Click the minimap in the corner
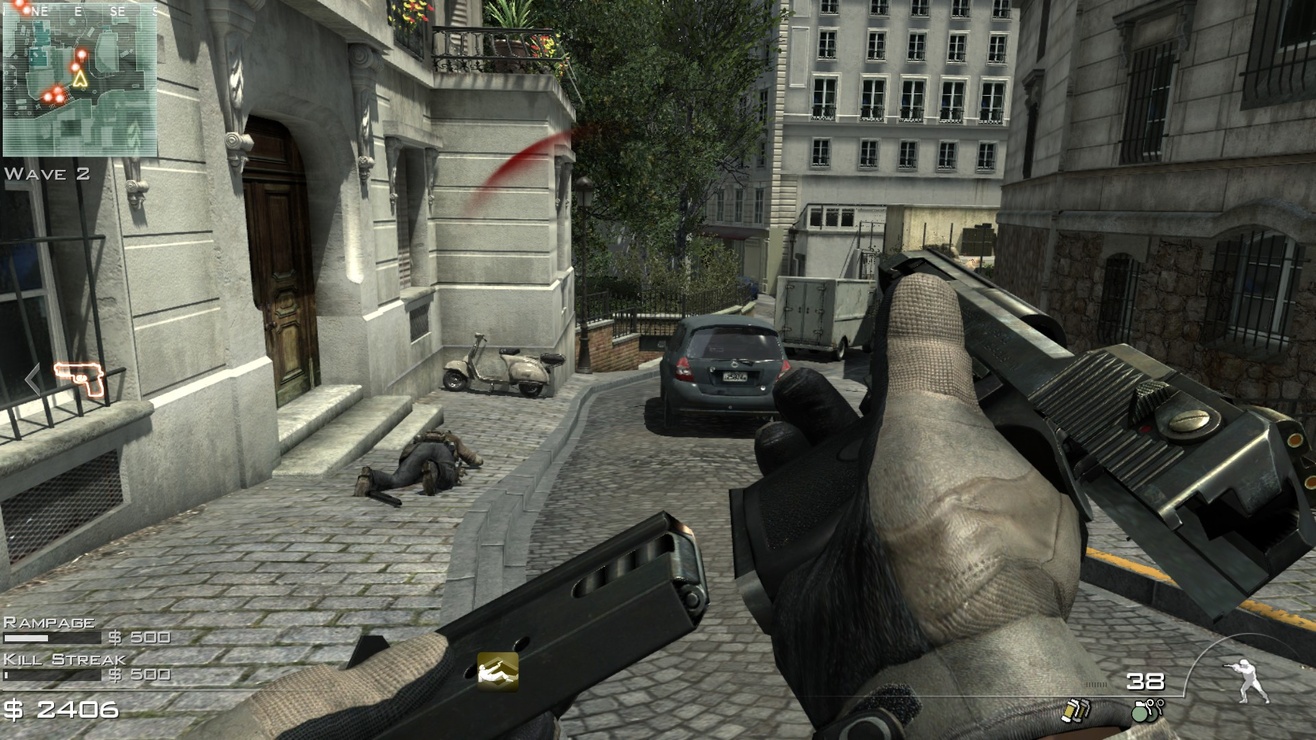The width and height of the screenshot is (1316, 740). coord(79,78)
